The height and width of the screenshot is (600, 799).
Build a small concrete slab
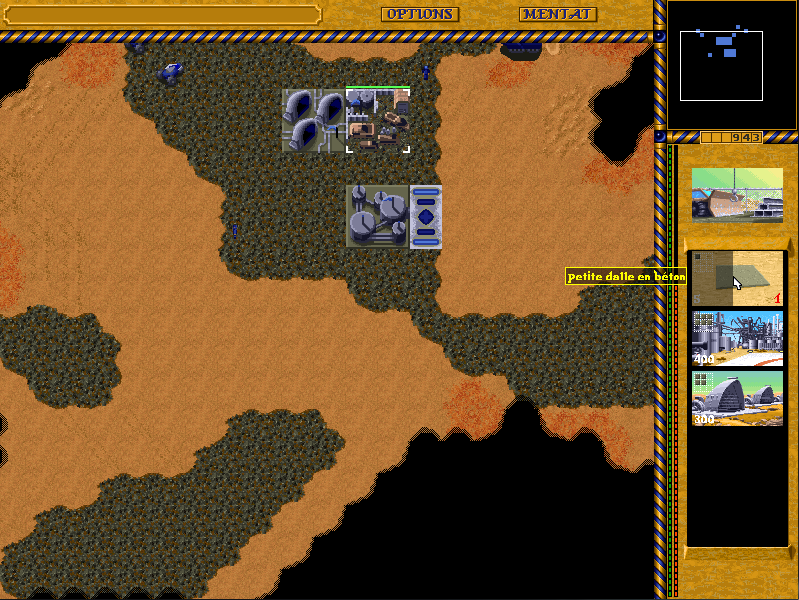click(x=737, y=278)
